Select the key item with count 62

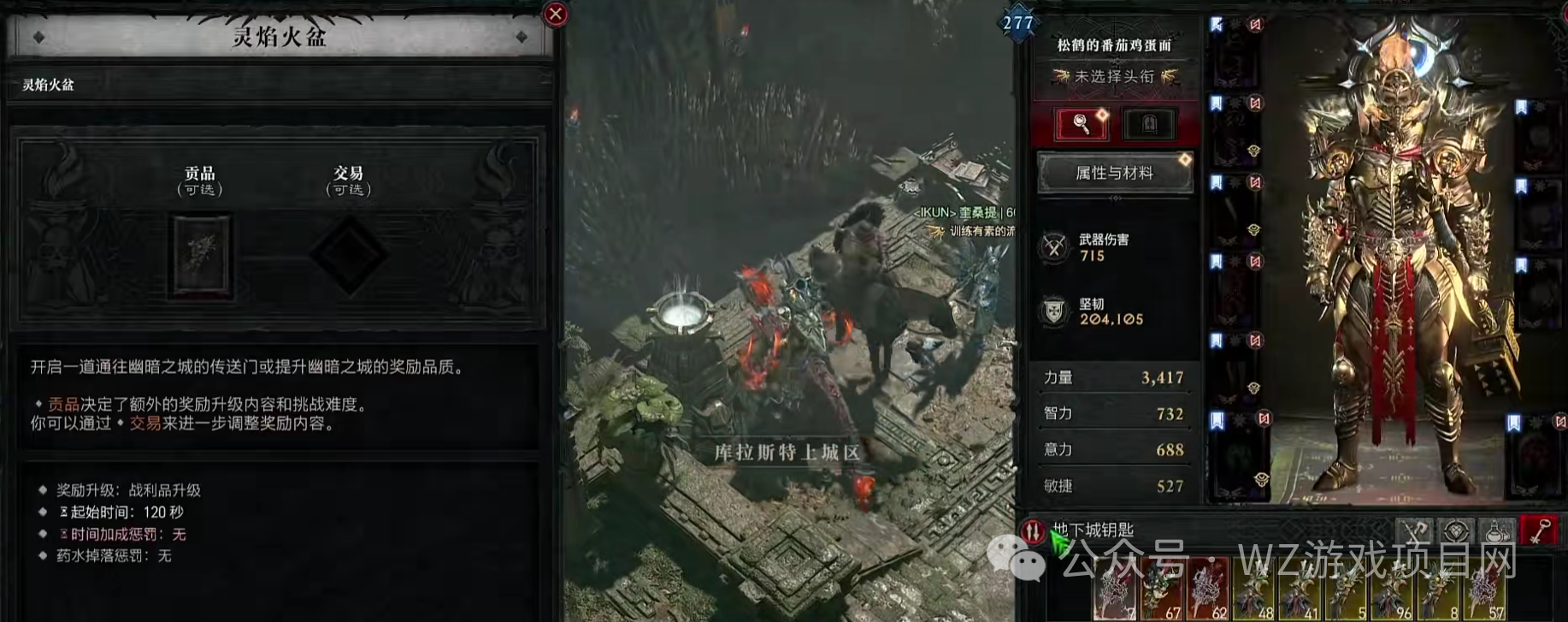(x=1208, y=589)
